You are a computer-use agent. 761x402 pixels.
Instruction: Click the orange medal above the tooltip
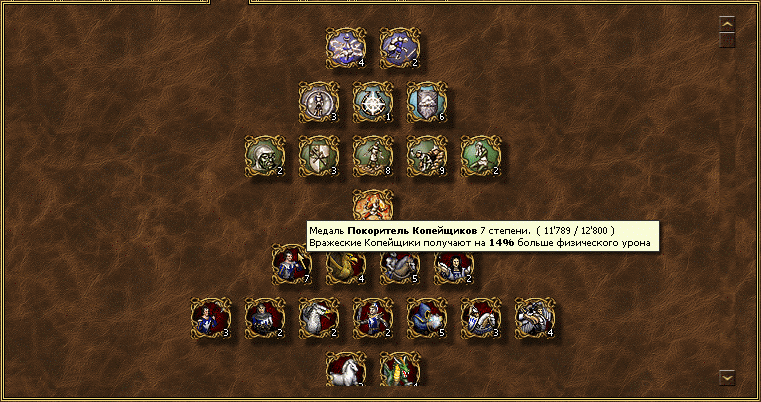pos(373,205)
